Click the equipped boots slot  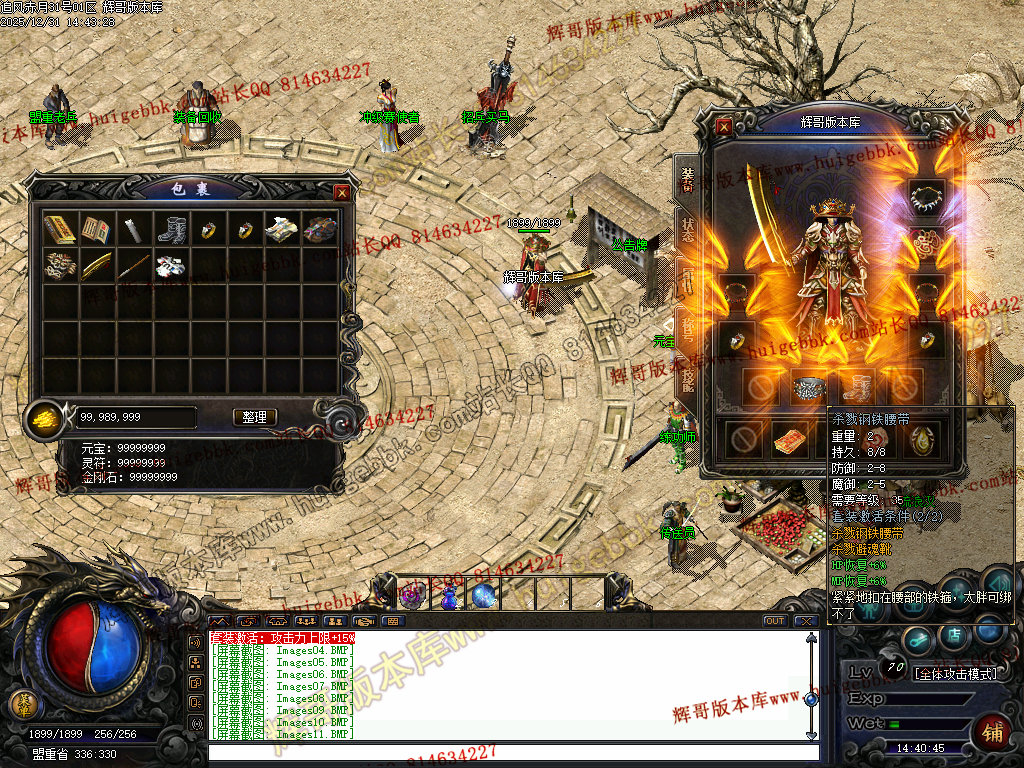pyautogui.click(x=856, y=387)
